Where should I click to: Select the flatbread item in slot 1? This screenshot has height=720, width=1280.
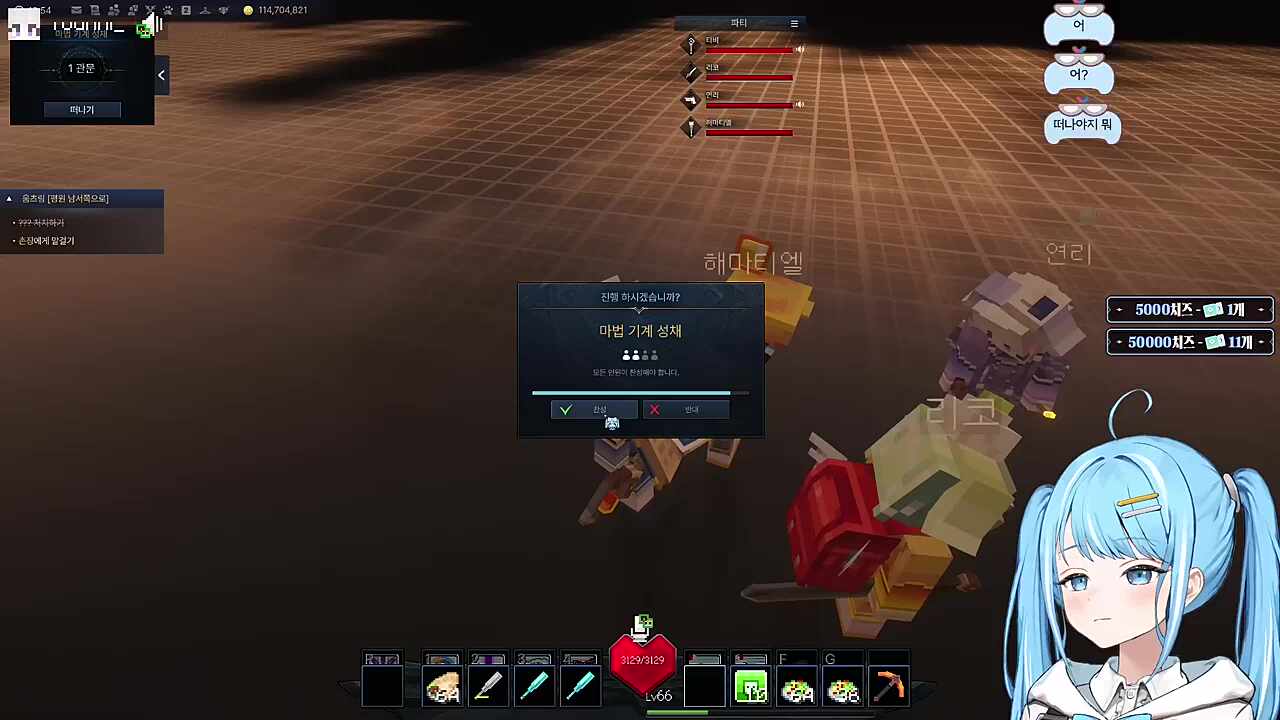click(x=442, y=687)
